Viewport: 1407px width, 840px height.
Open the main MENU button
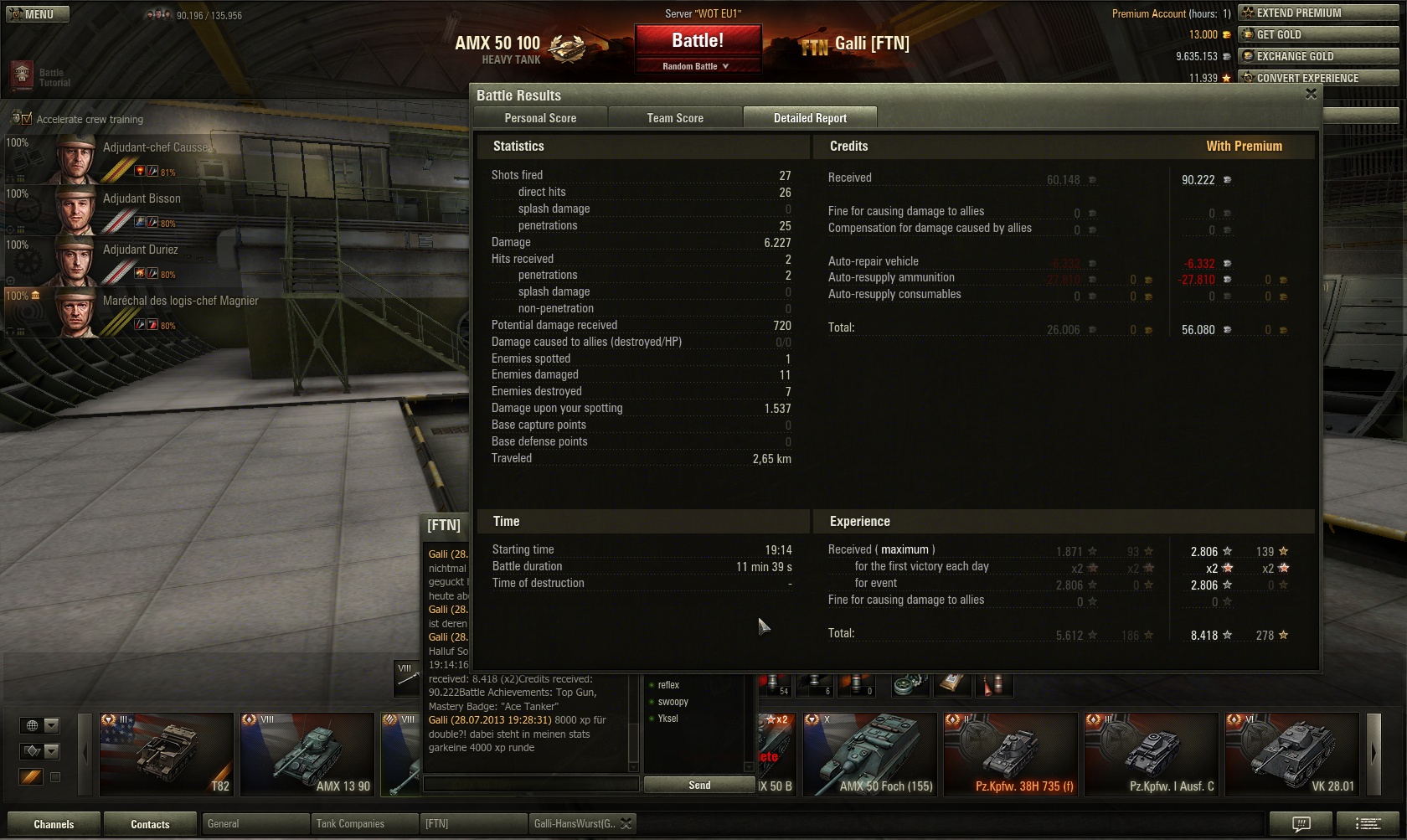[x=38, y=14]
